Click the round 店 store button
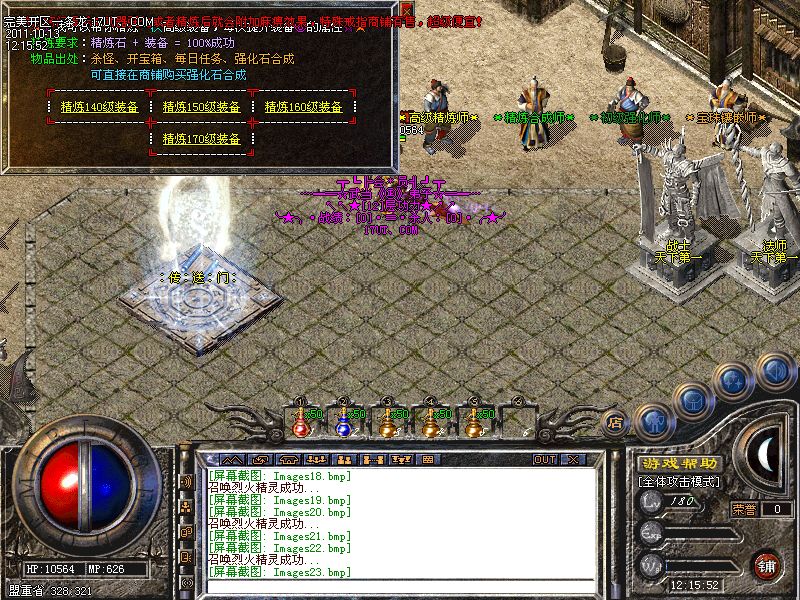 pos(615,422)
